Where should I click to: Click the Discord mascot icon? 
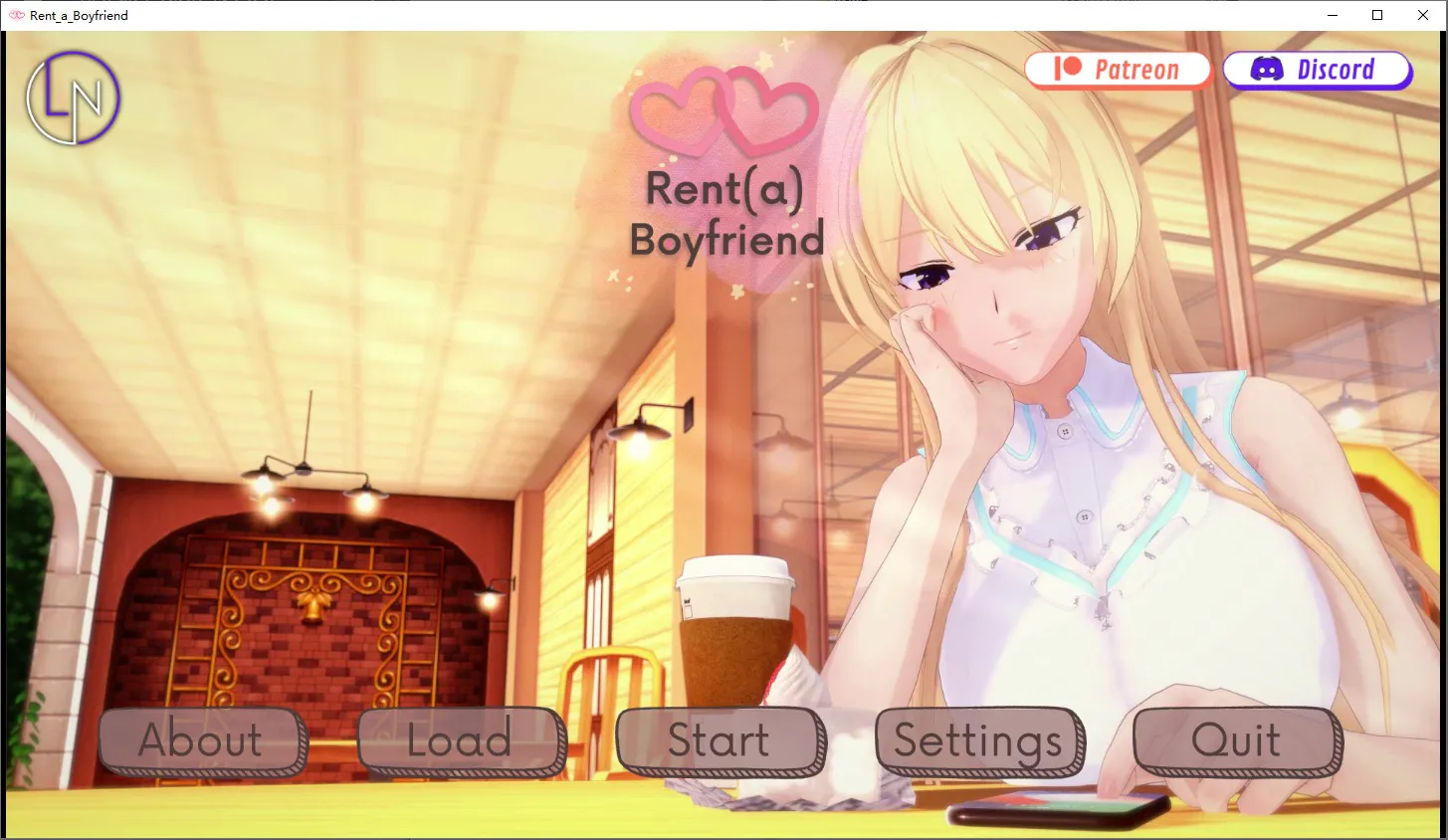(x=1266, y=68)
